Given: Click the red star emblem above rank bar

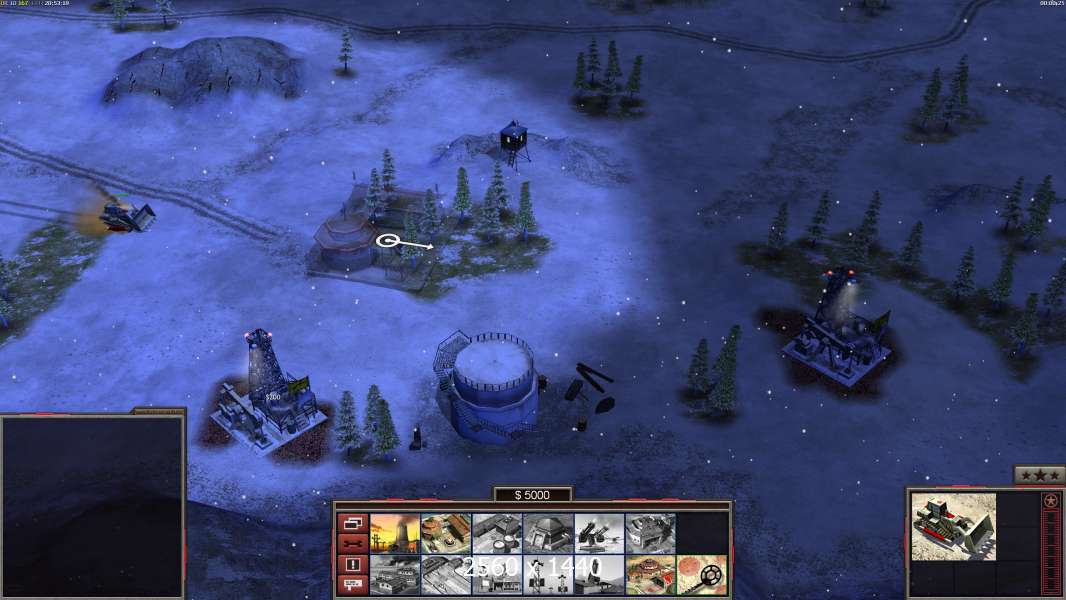Looking at the screenshot, I should pyautogui.click(x=1051, y=501).
